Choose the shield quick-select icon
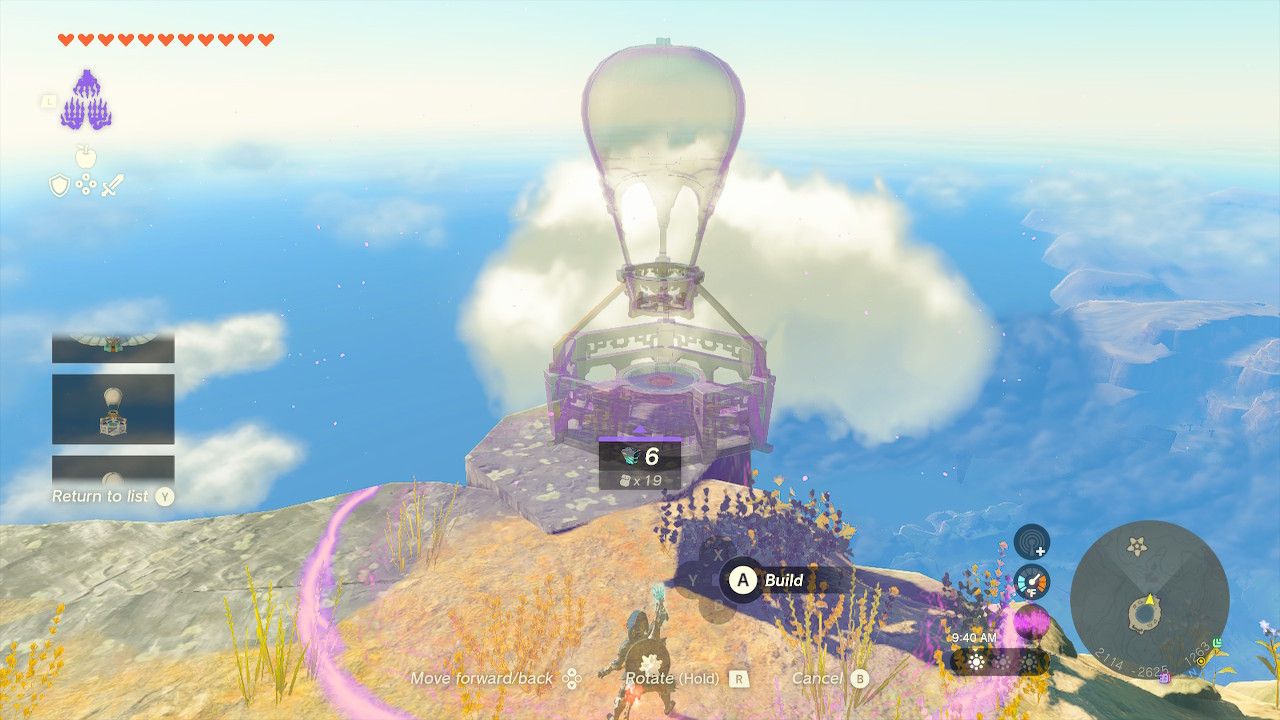The height and width of the screenshot is (720, 1280). pyautogui.click(x=59, y=185)
